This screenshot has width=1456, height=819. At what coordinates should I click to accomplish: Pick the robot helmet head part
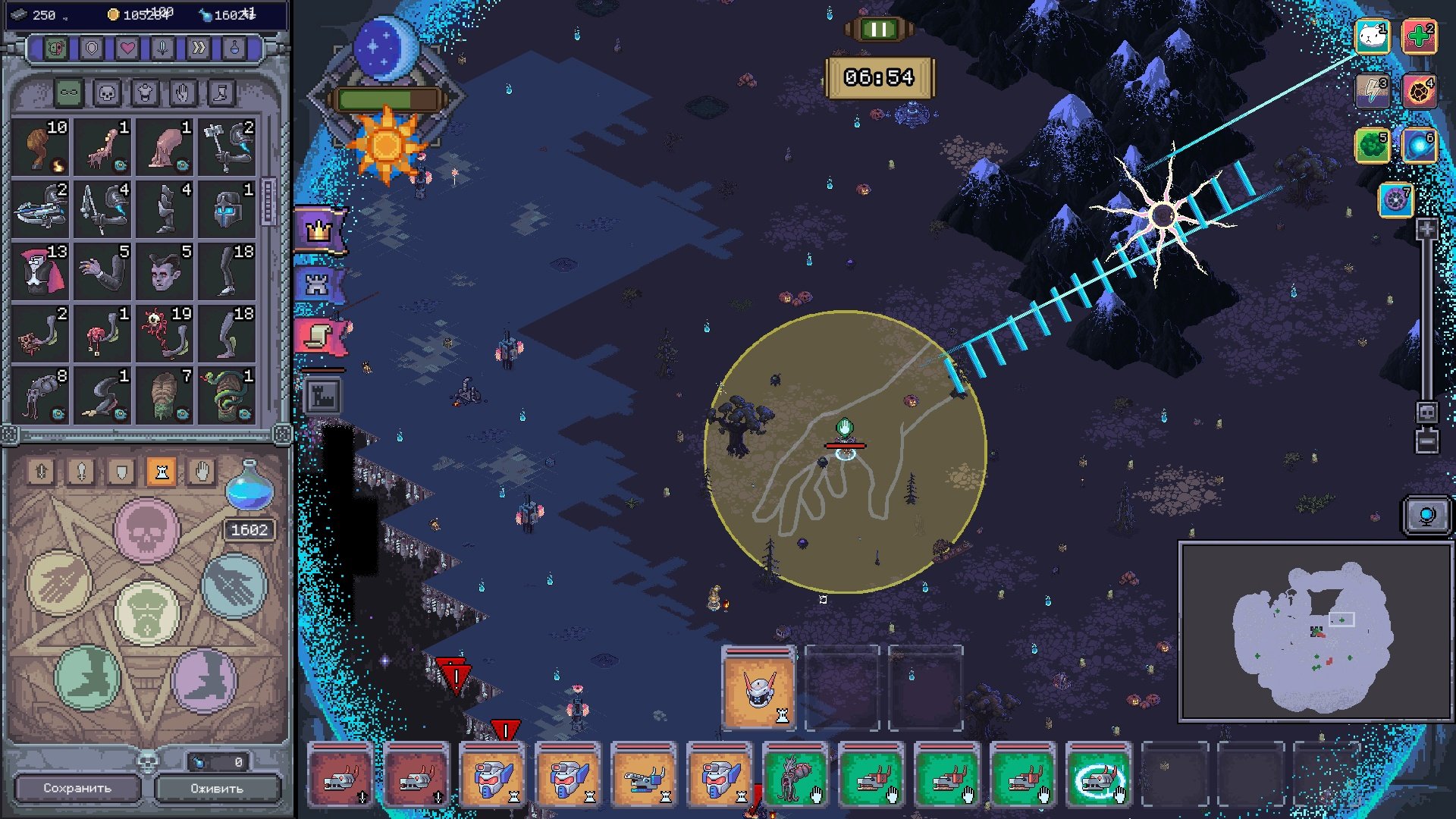[x=227, y=209]
